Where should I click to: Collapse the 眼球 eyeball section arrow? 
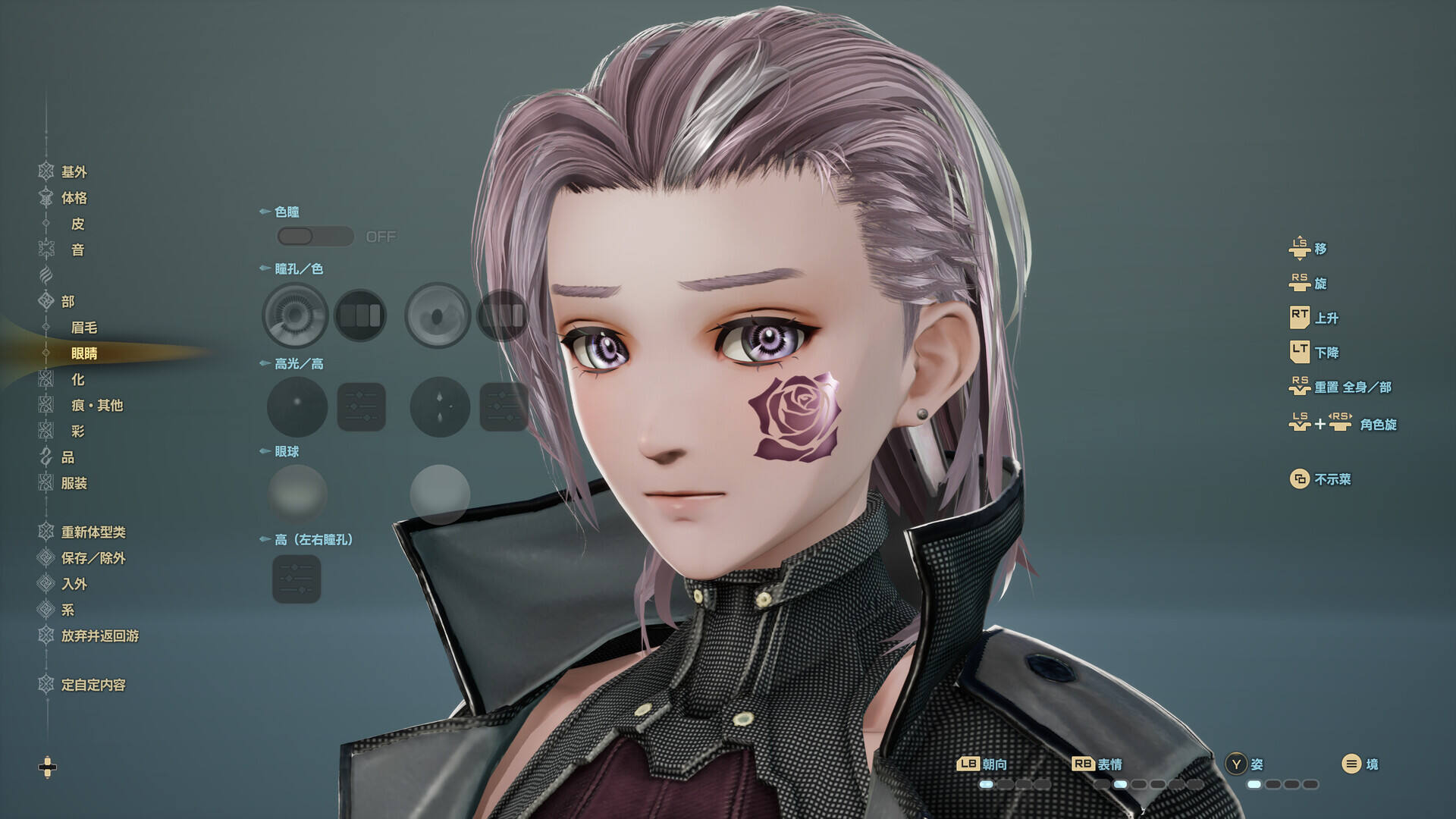[264, 451]
